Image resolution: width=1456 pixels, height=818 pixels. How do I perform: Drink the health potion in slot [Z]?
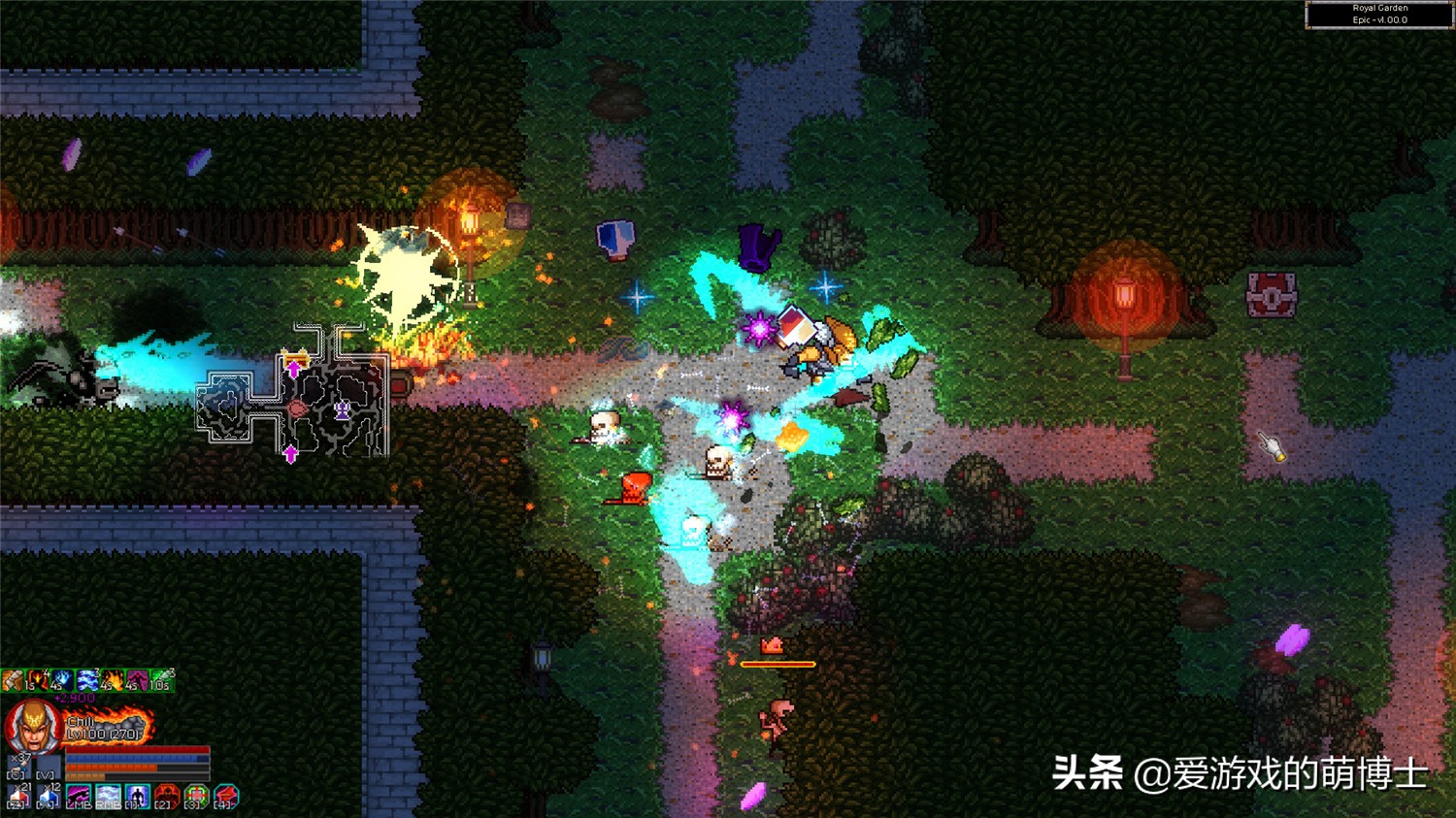click(18, 796)
